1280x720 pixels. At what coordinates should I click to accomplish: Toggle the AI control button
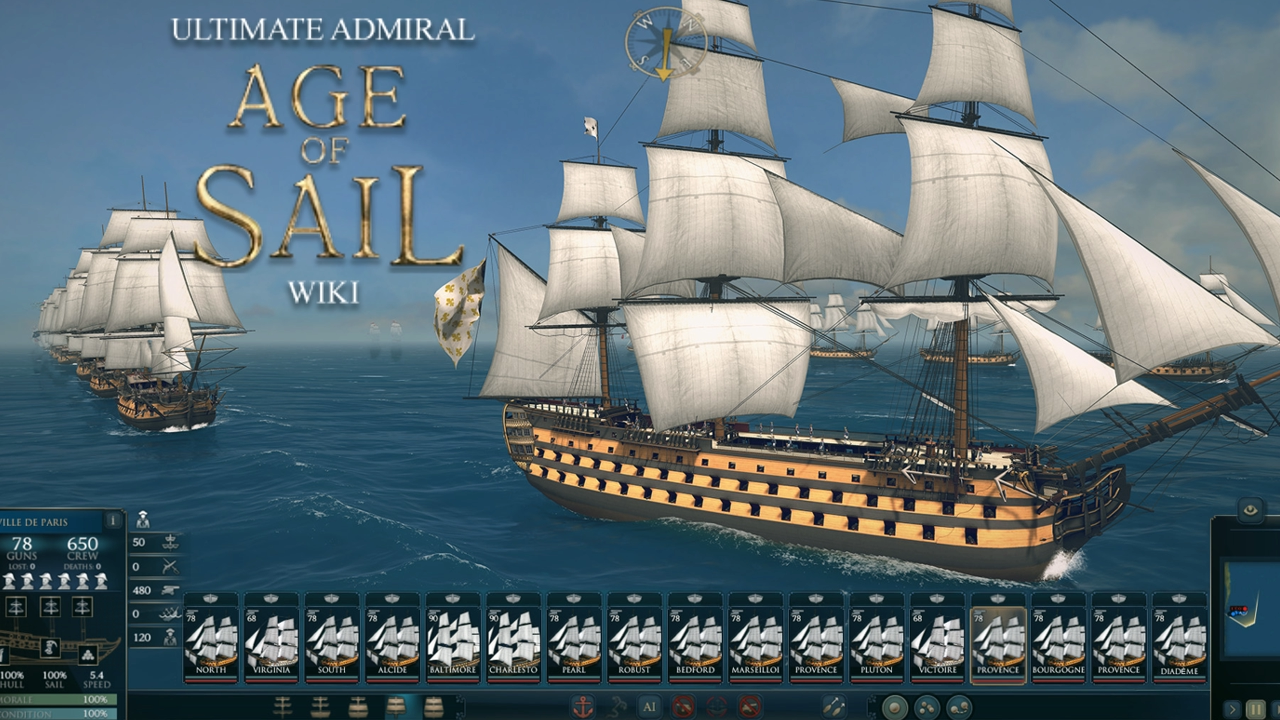[650, 706]
